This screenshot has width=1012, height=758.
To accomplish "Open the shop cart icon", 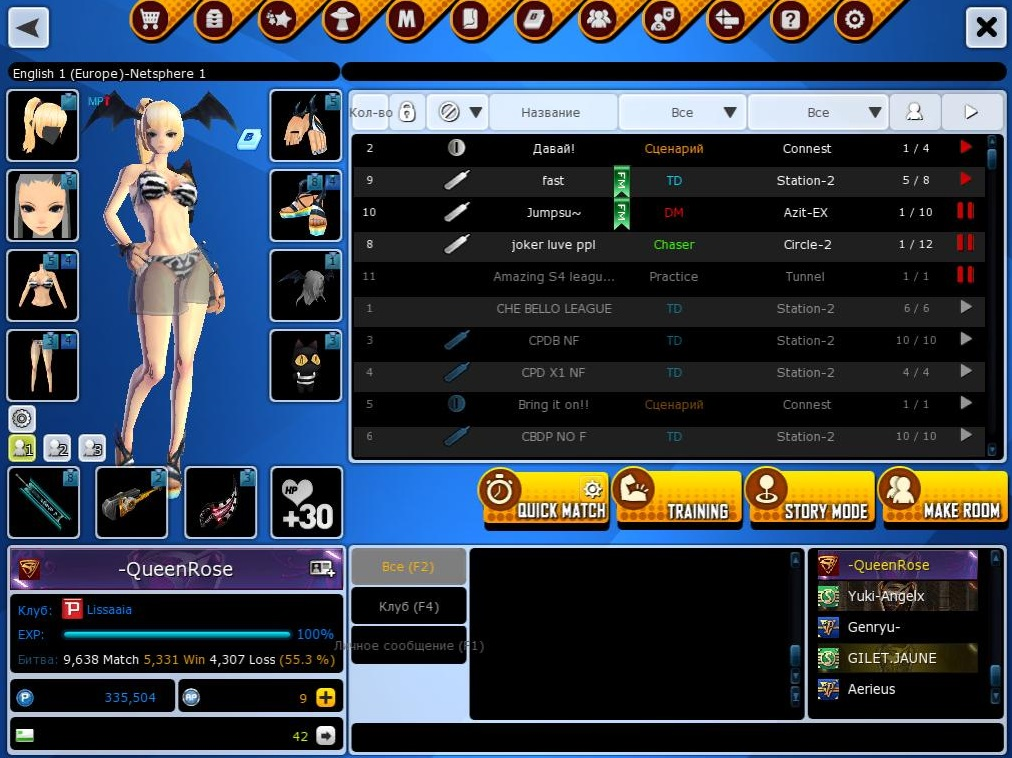I will (149, 20).
